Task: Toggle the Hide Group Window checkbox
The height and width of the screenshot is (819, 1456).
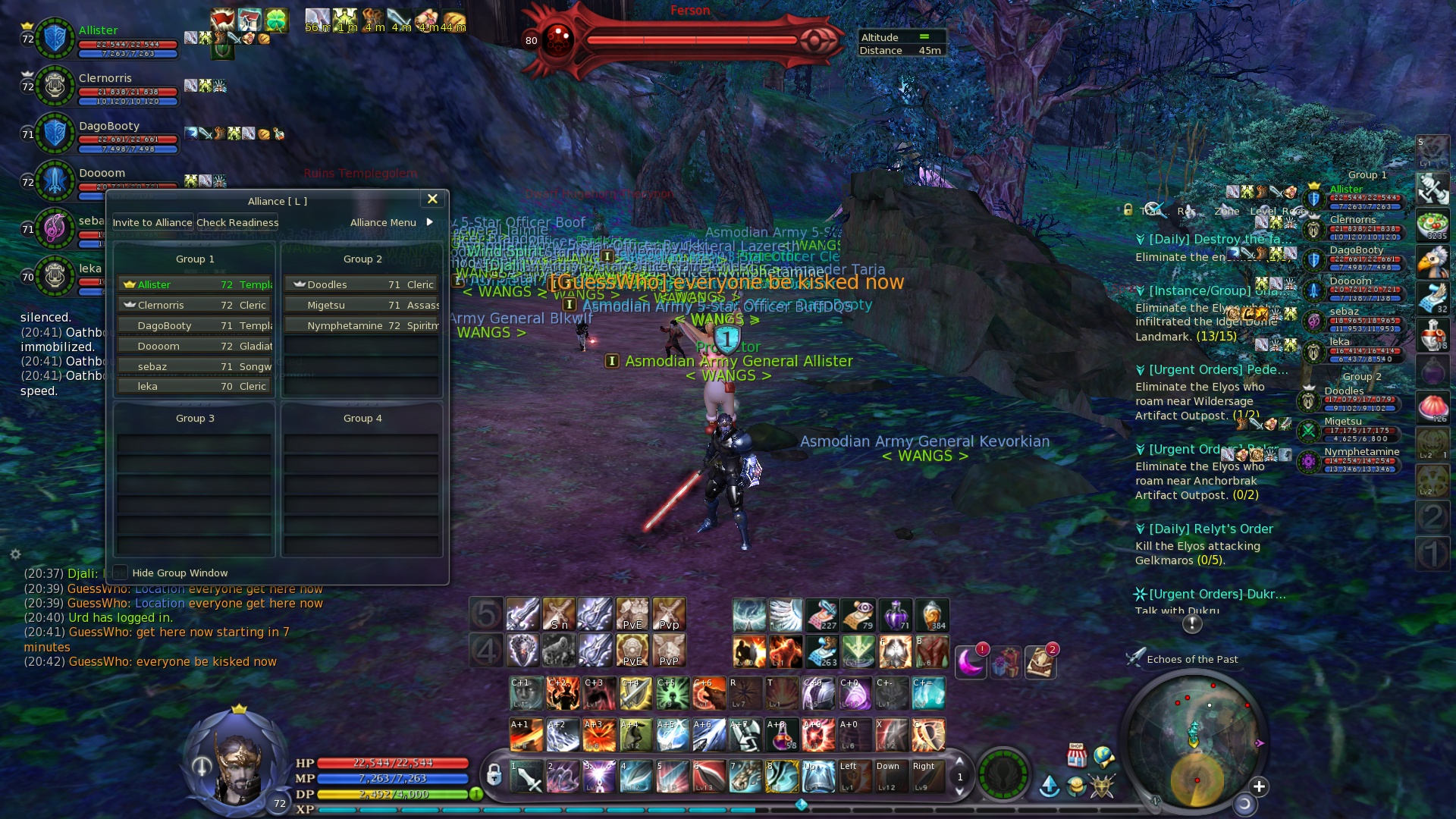Action: pos(121,573)
